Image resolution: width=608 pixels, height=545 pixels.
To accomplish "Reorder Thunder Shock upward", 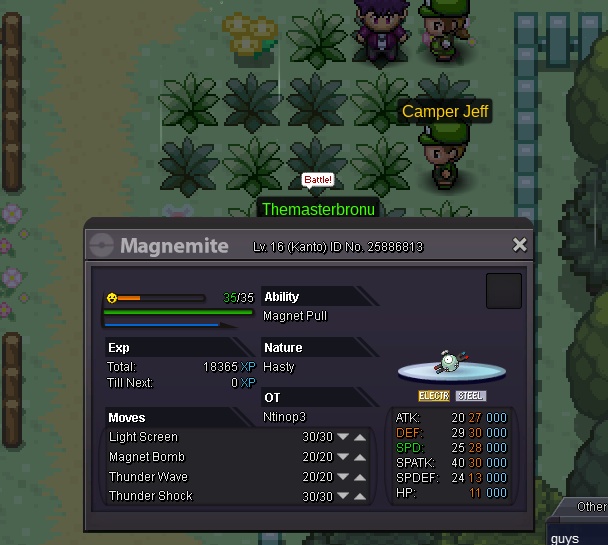I will [x=360, y=496].
